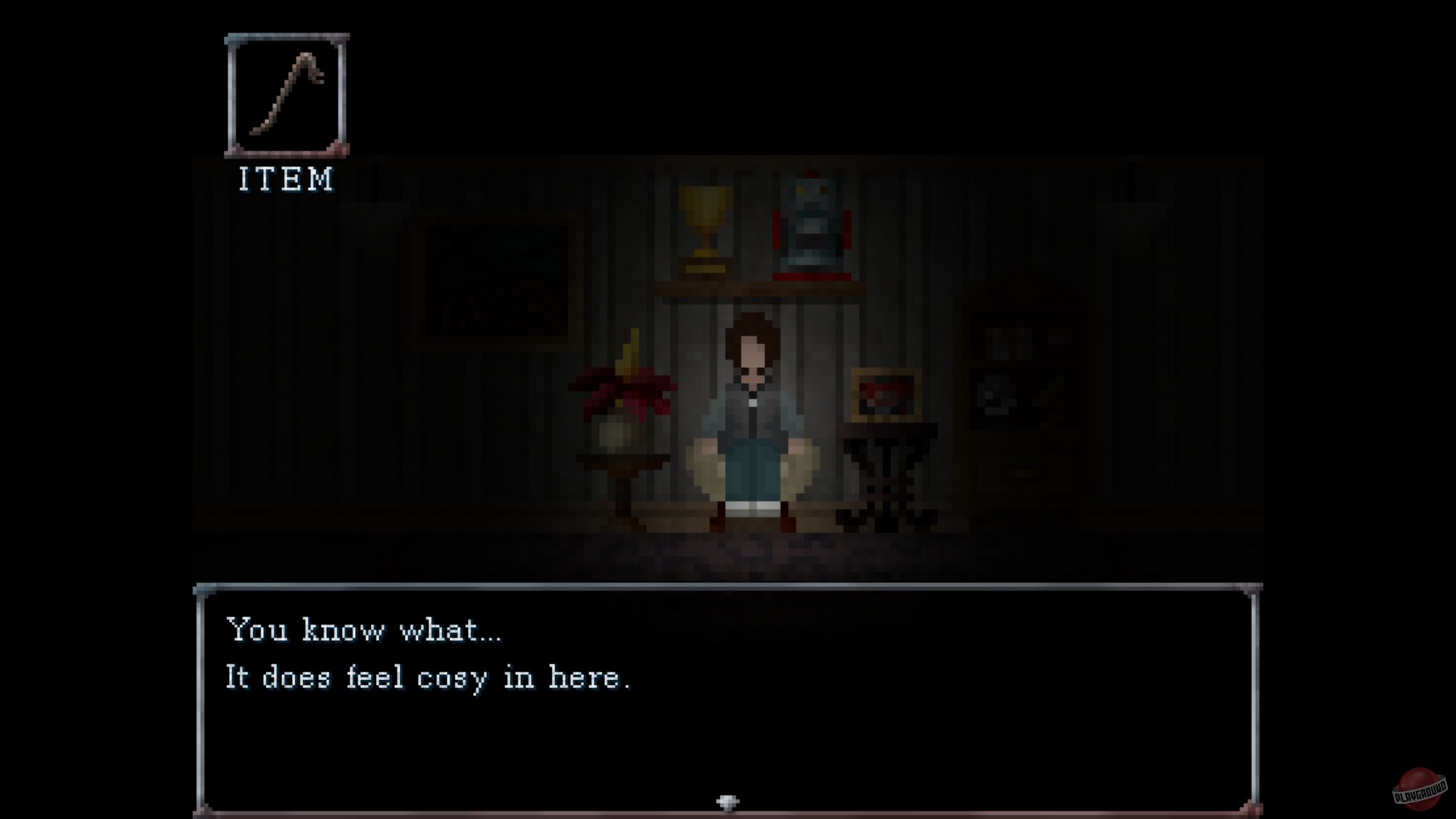Click the top border of the dialogue window
Screen dimensions: 1456x819
click(x=728, y=588)
